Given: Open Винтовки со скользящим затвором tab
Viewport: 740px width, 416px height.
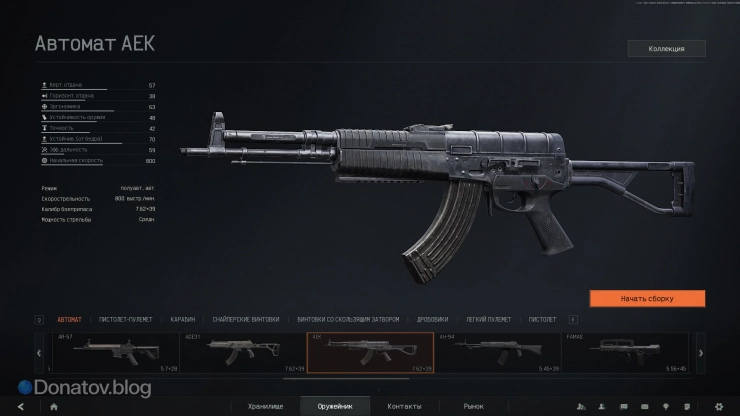Looking at the screenshot, I should [348, 319].
